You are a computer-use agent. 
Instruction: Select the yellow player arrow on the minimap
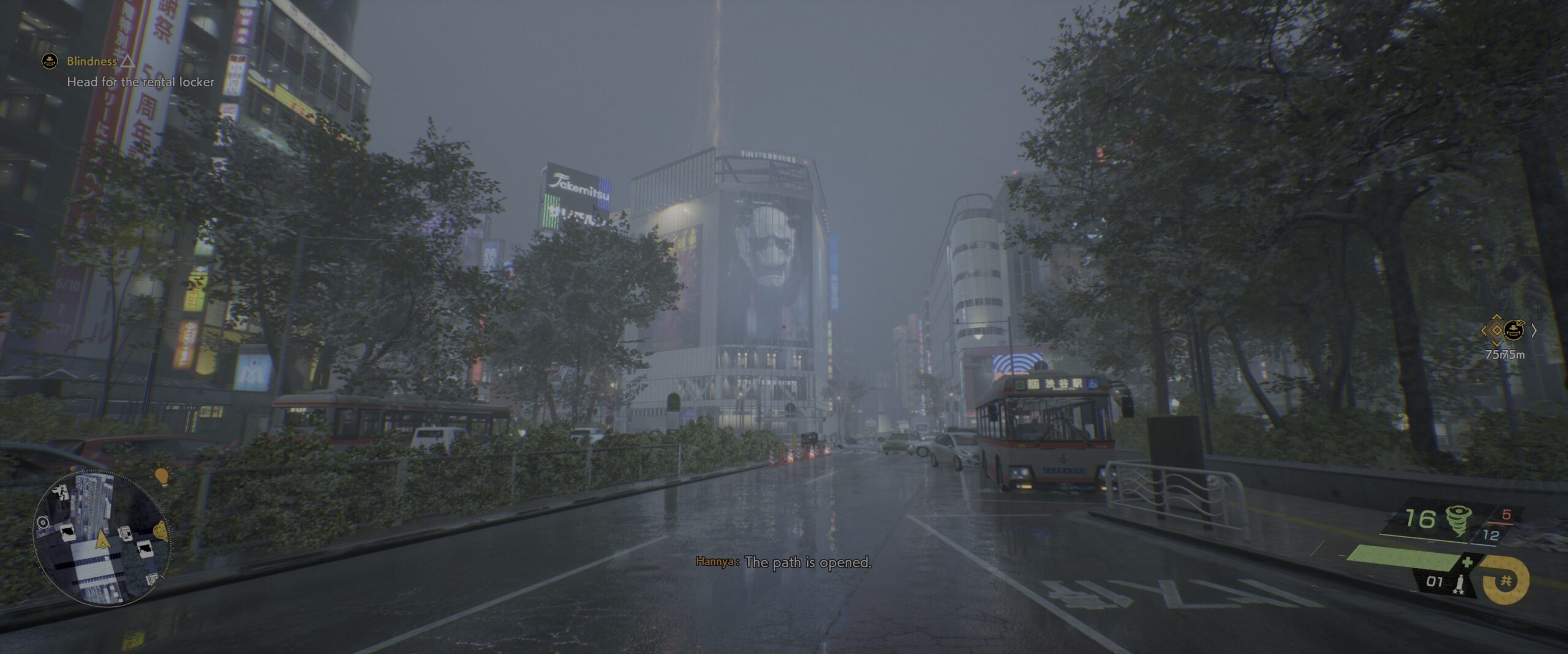click(x=102, y=539)
